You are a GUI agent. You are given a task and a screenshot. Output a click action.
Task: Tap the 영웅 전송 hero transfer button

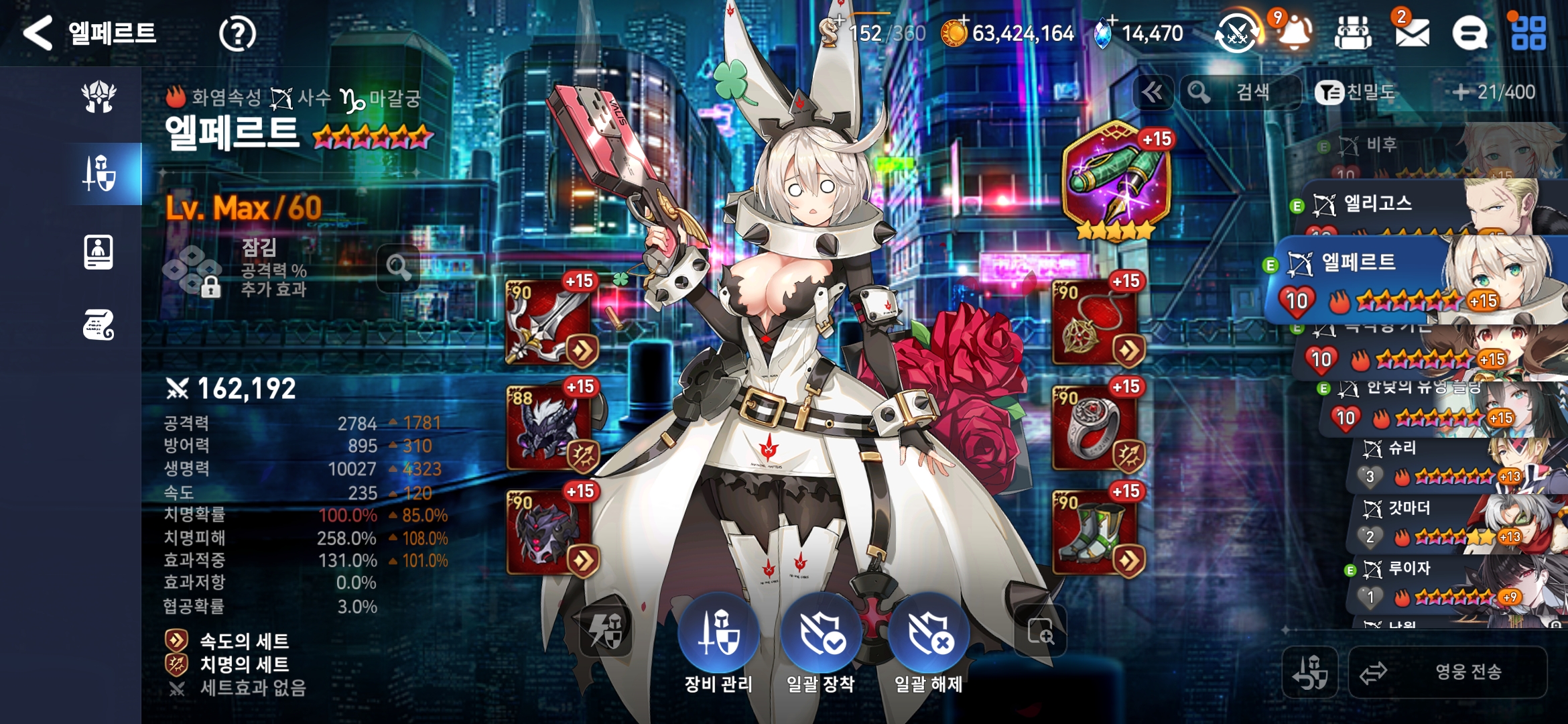[1447, 672]
